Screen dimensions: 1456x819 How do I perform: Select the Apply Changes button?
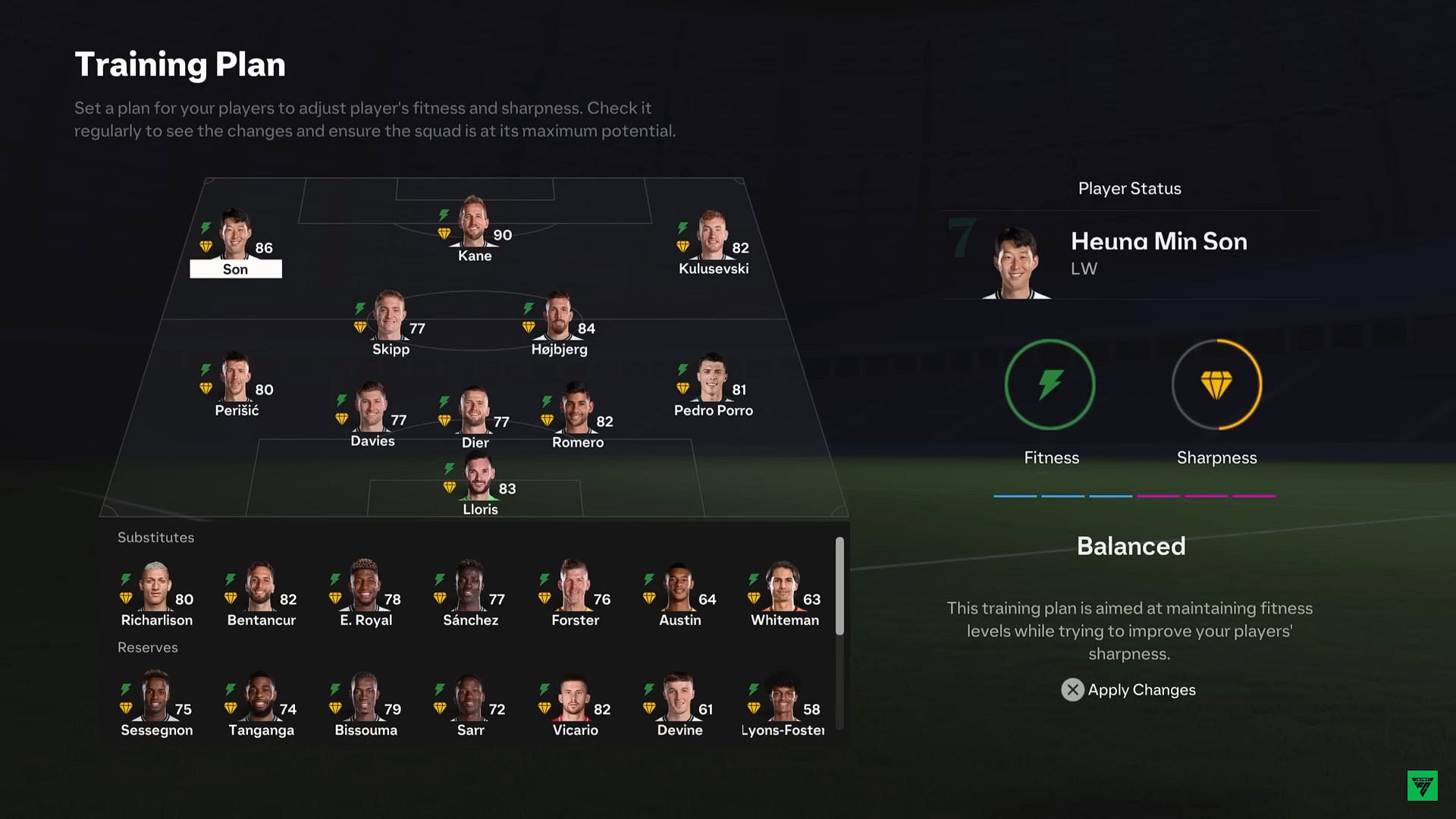[x=1141, y=690]
